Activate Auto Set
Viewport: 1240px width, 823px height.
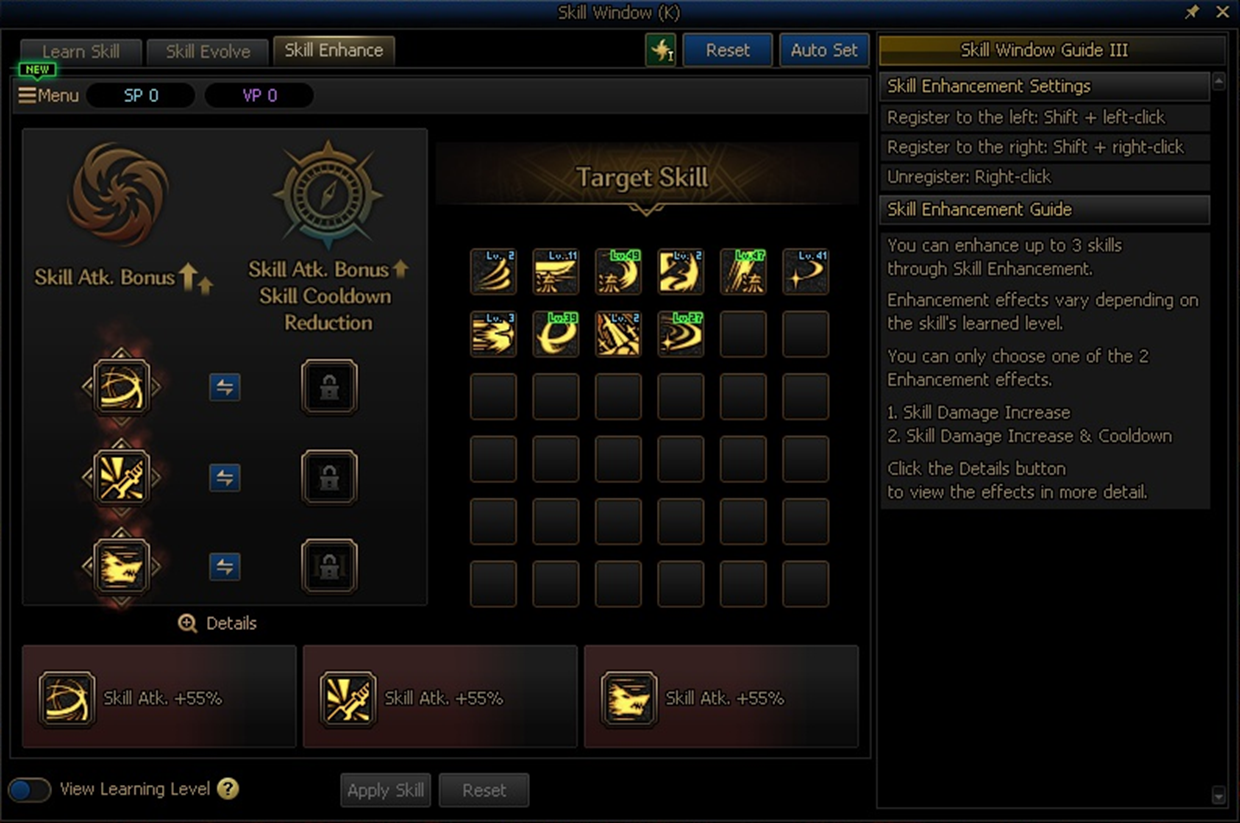coord(824,50)
